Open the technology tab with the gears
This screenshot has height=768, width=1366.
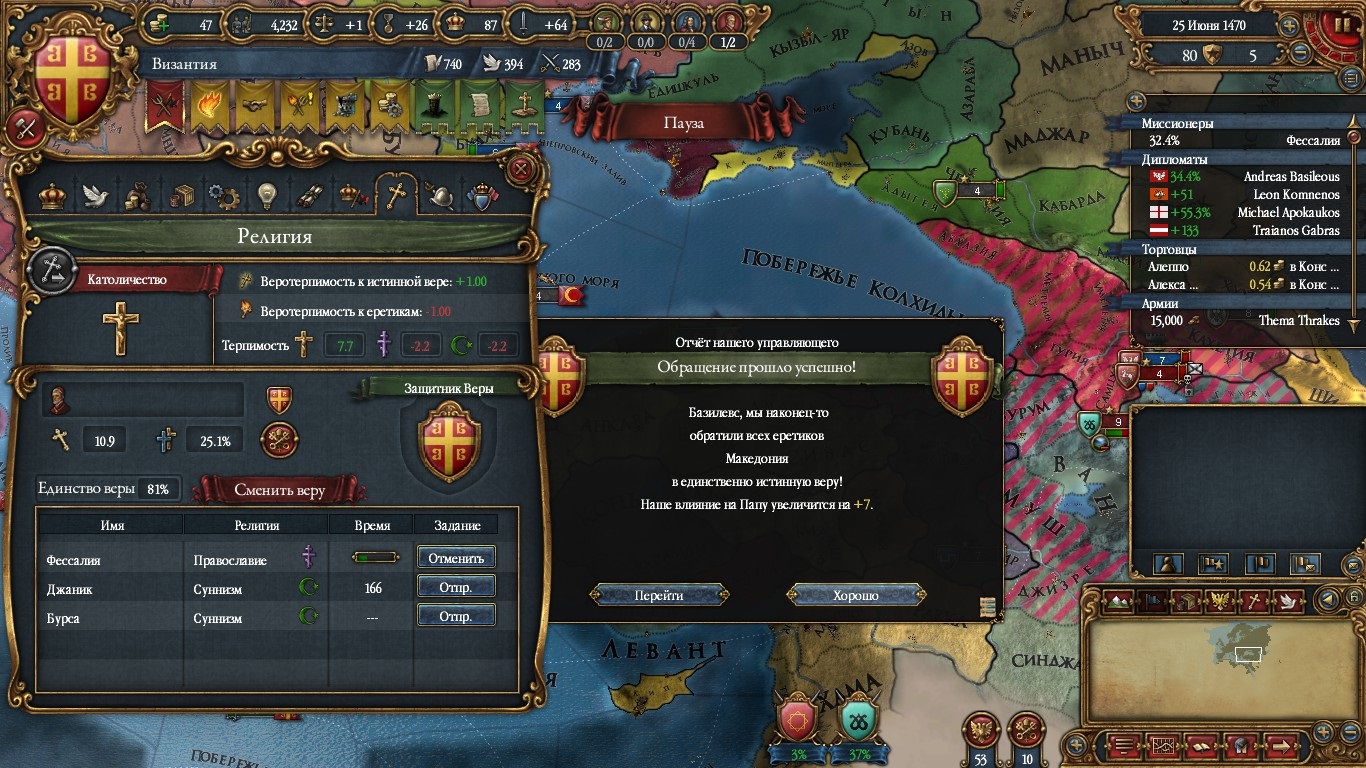(x=223, y=196)
